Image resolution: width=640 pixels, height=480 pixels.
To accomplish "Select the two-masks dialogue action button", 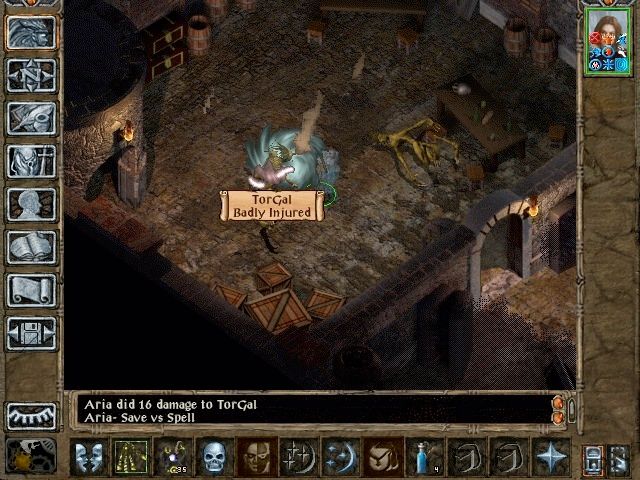I will click(88, 457).
